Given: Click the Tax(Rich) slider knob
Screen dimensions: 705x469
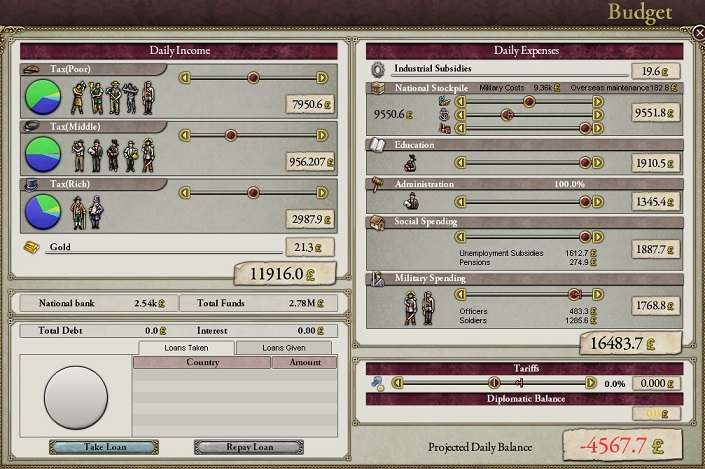Looking at the screenshot, I should pos(253,192).
